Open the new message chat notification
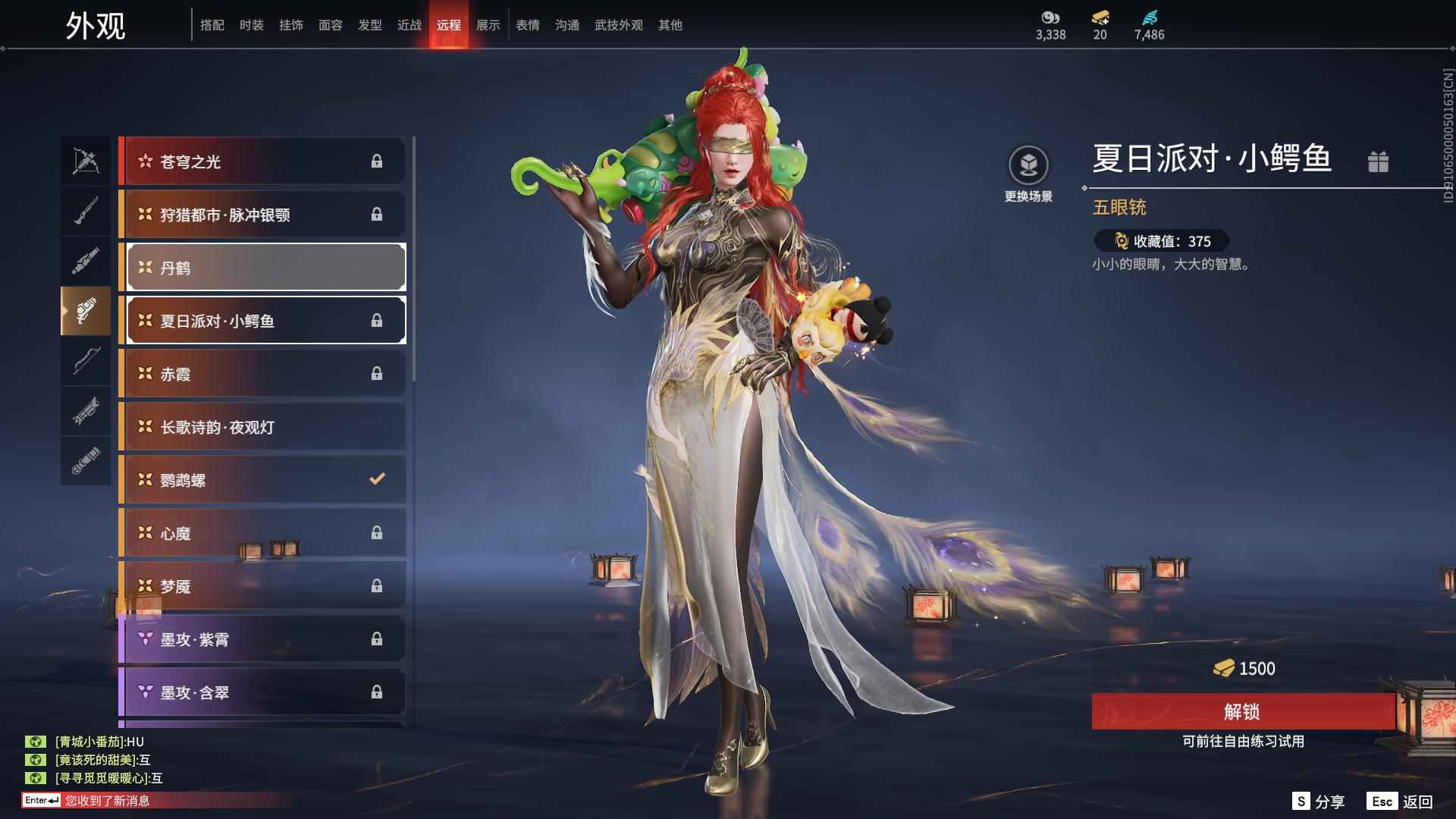The image size is (1456, 819). (x=106, y=801)
